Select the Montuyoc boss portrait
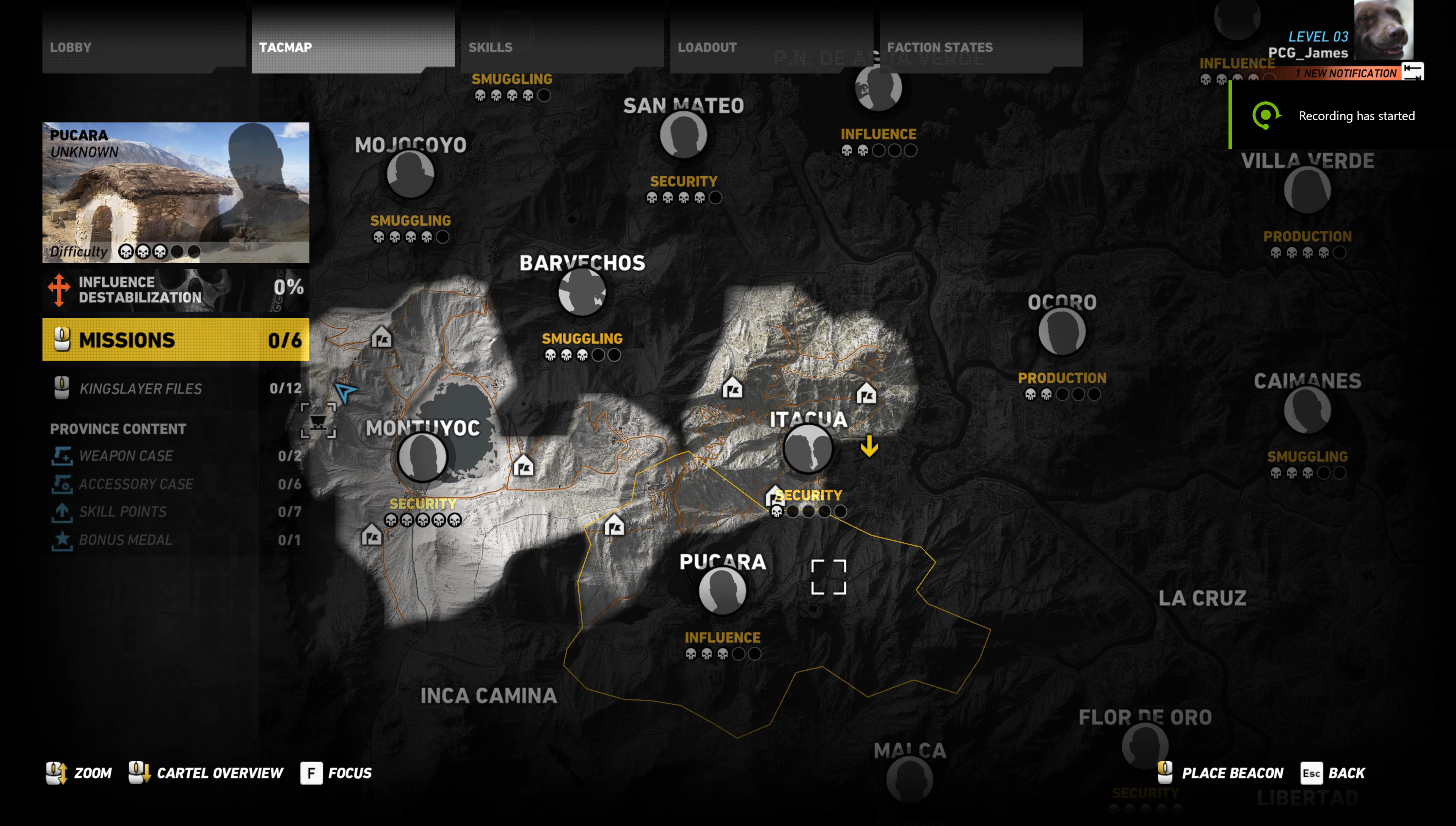 click(x=422, y=457)
